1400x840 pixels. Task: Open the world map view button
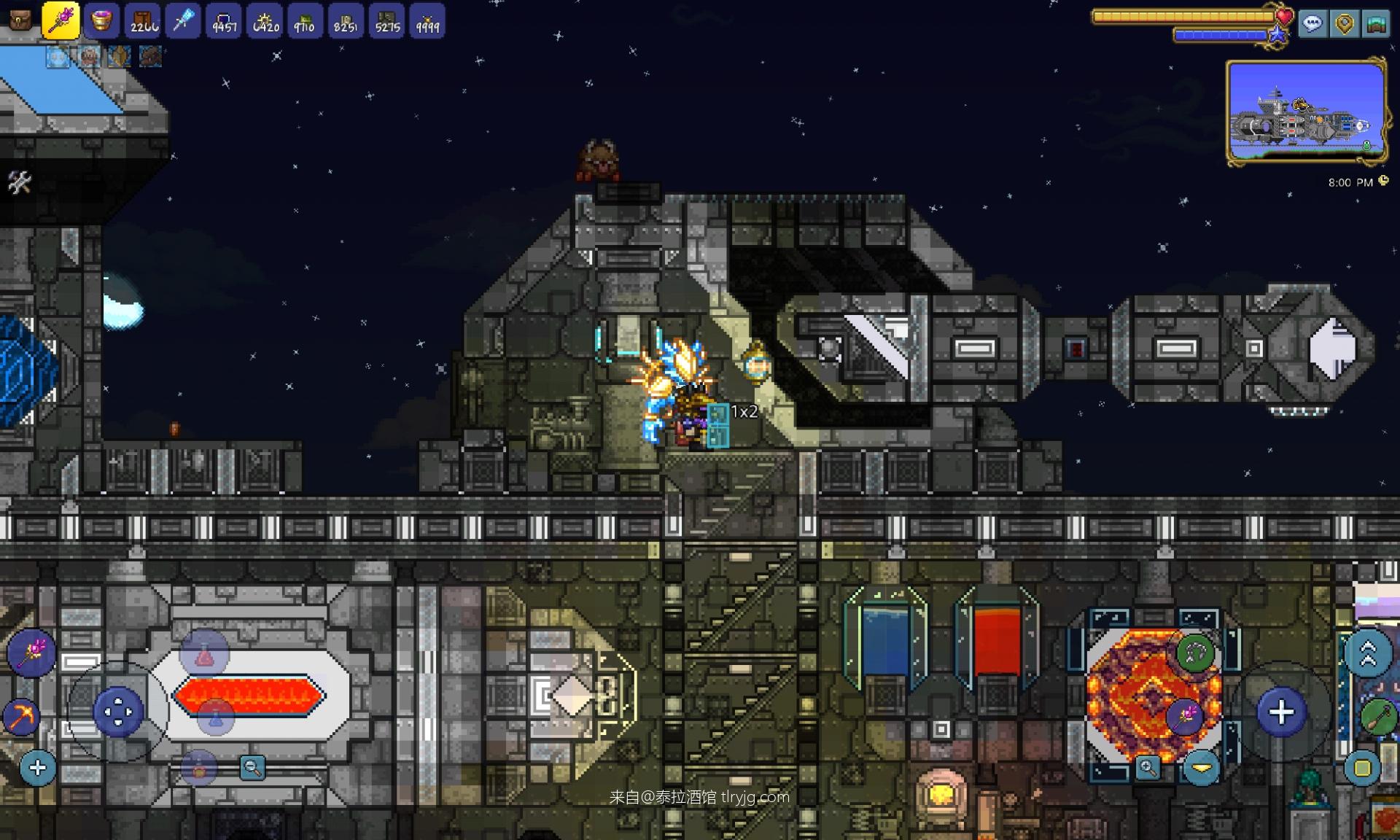coord(1376,24)
